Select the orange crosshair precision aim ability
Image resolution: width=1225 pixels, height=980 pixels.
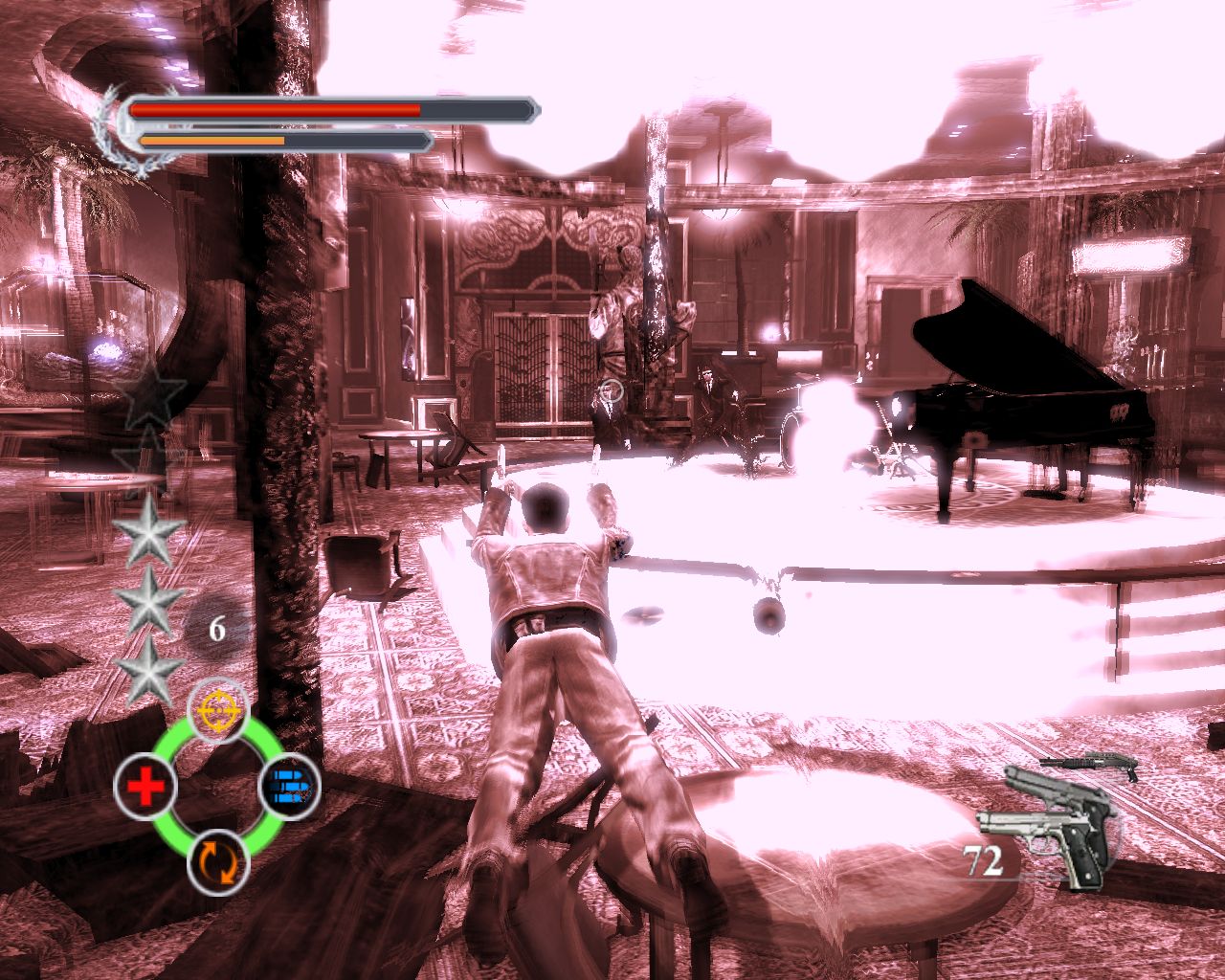pos(218,711)
